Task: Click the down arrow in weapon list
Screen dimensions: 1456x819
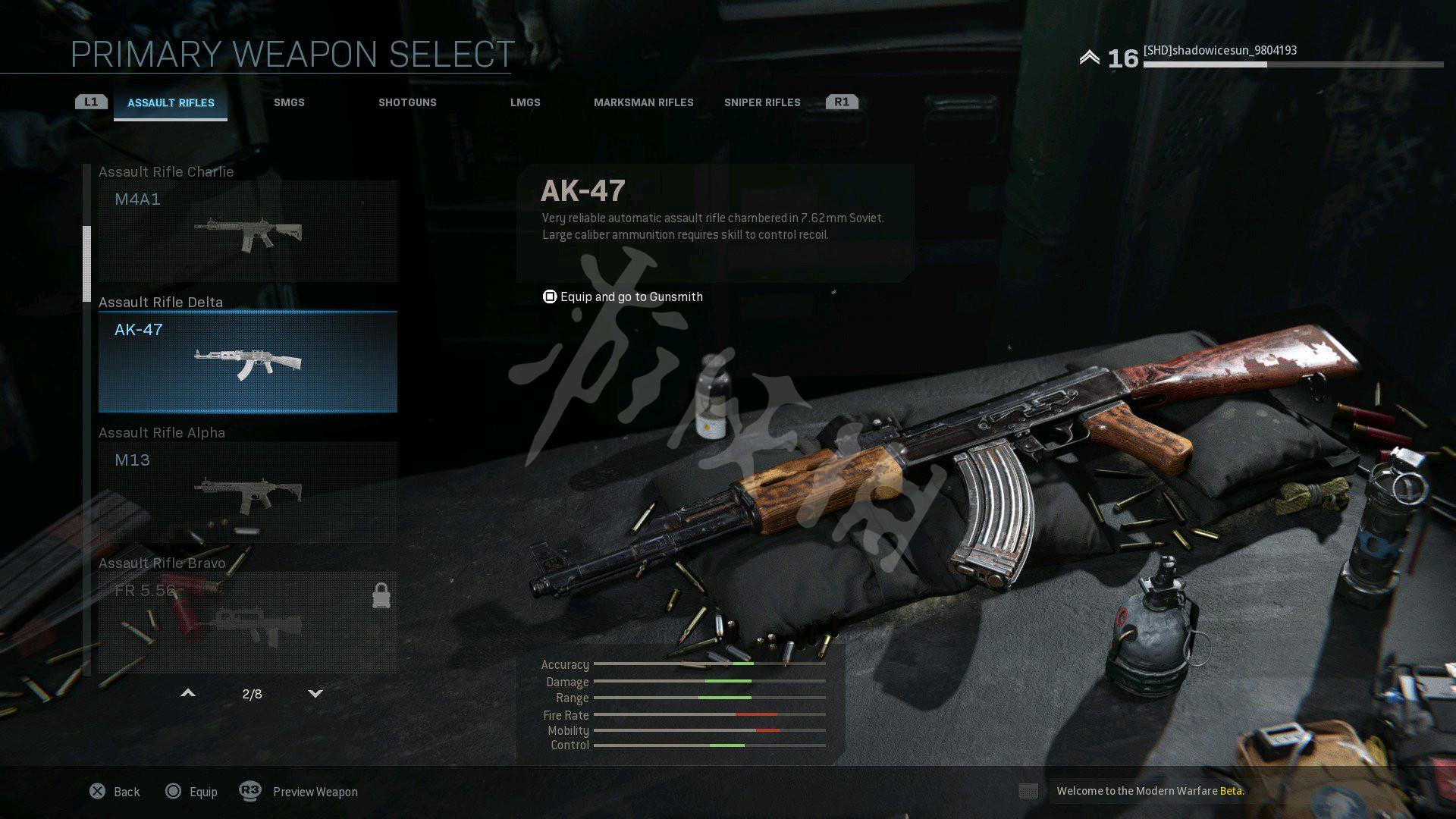Action: tap(315, 693)
